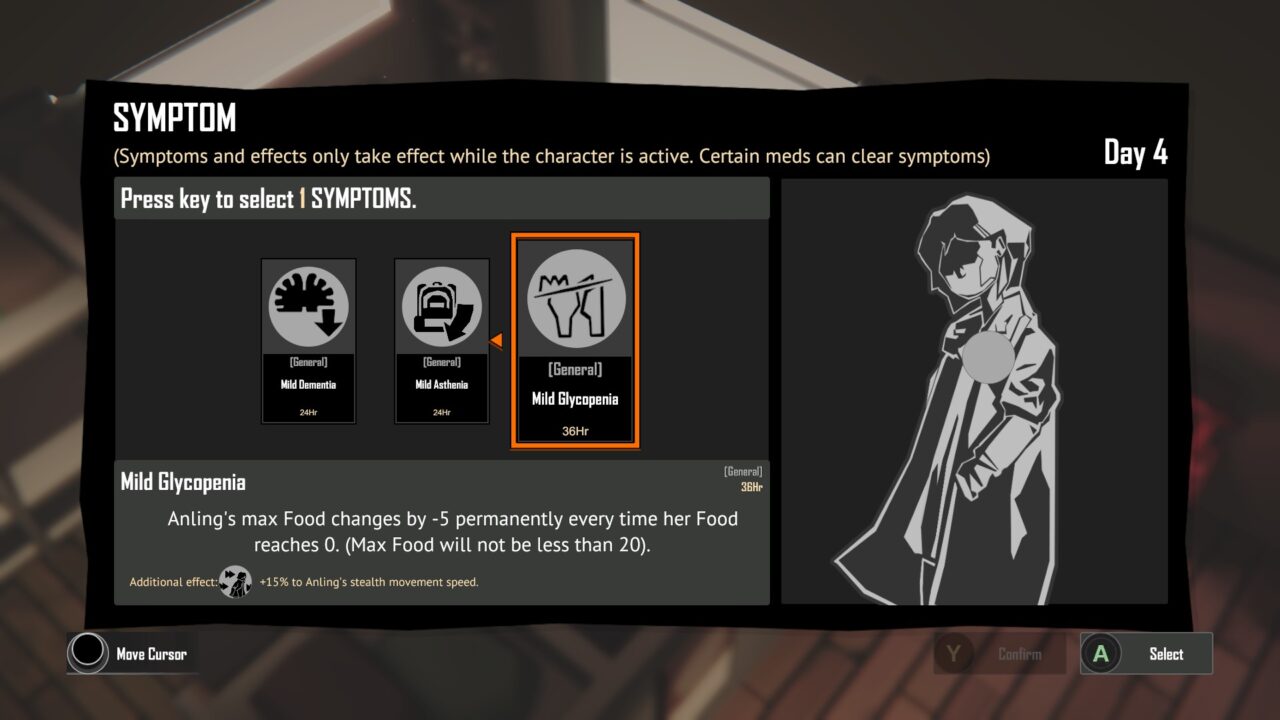Viewport: 1280px width, 720px height.
Task: Click the A button prompt icon
Action: coord(1103,654)
